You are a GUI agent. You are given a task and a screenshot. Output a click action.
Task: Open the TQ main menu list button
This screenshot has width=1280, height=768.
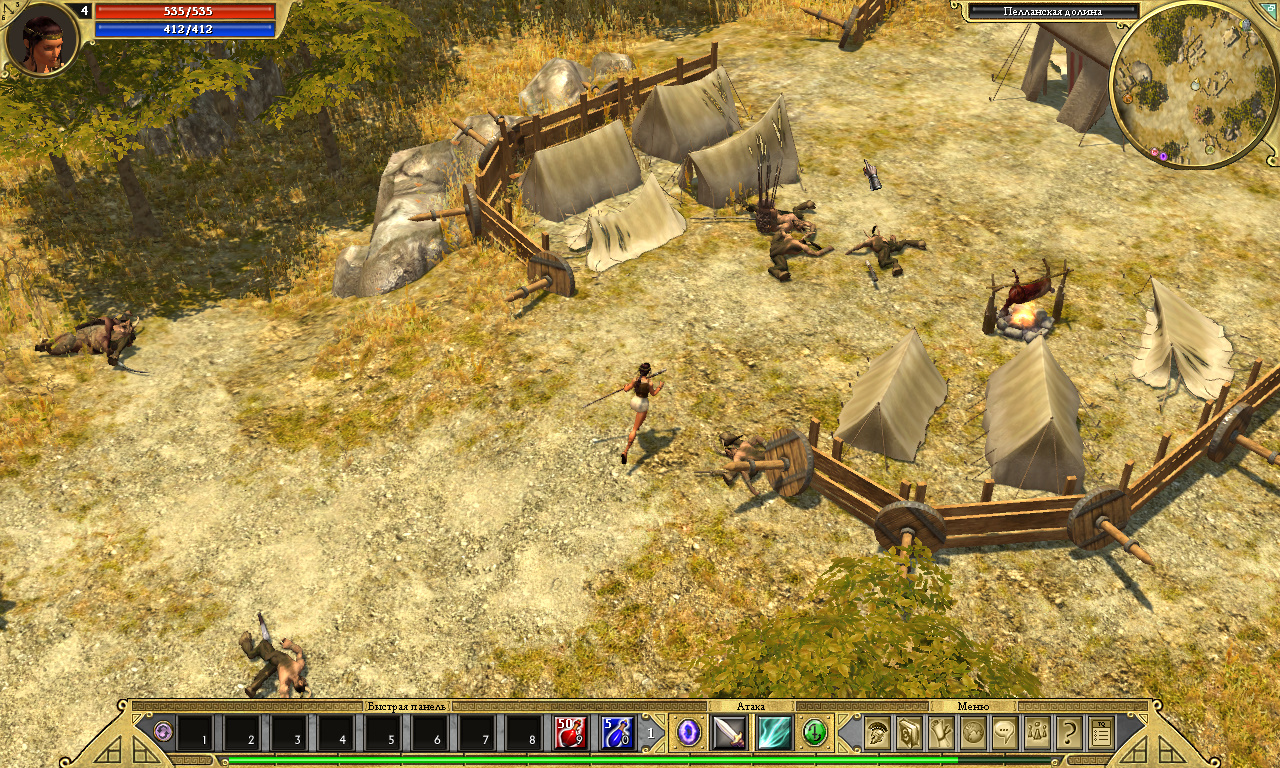tap(1101, 733)
